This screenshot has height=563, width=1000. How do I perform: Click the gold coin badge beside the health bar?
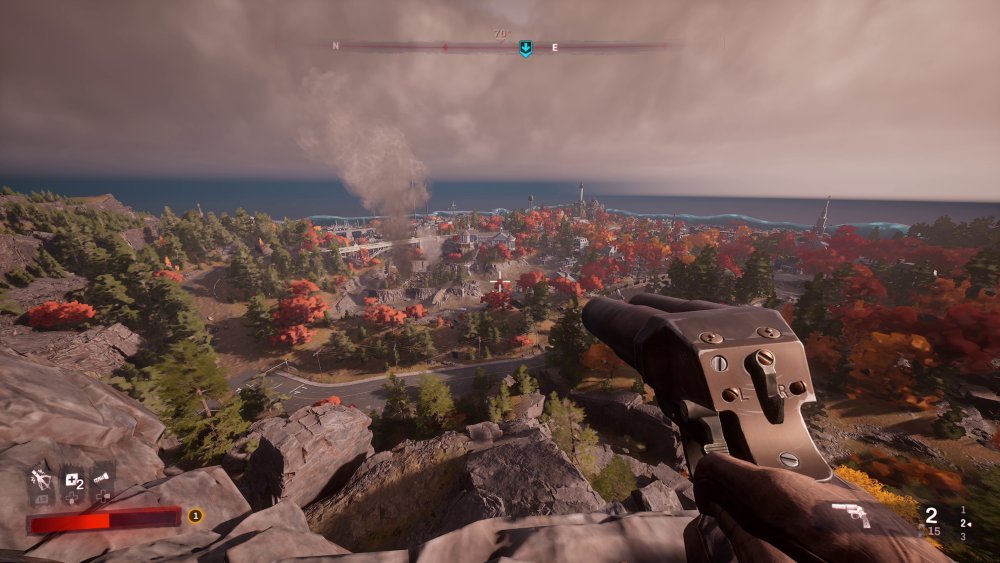tap(195, 516)
